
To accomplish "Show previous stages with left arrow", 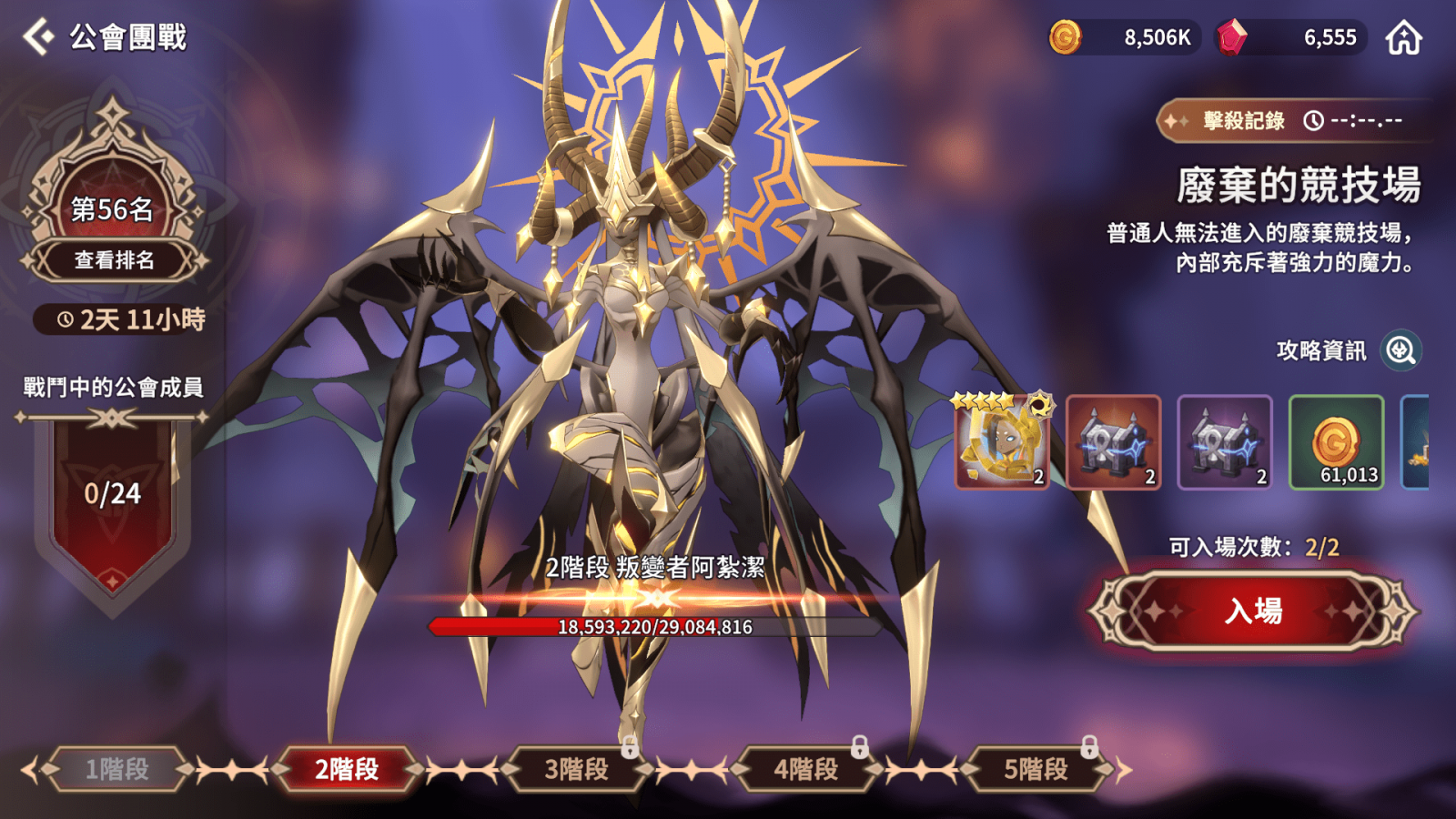I will (x=29, y=770).
